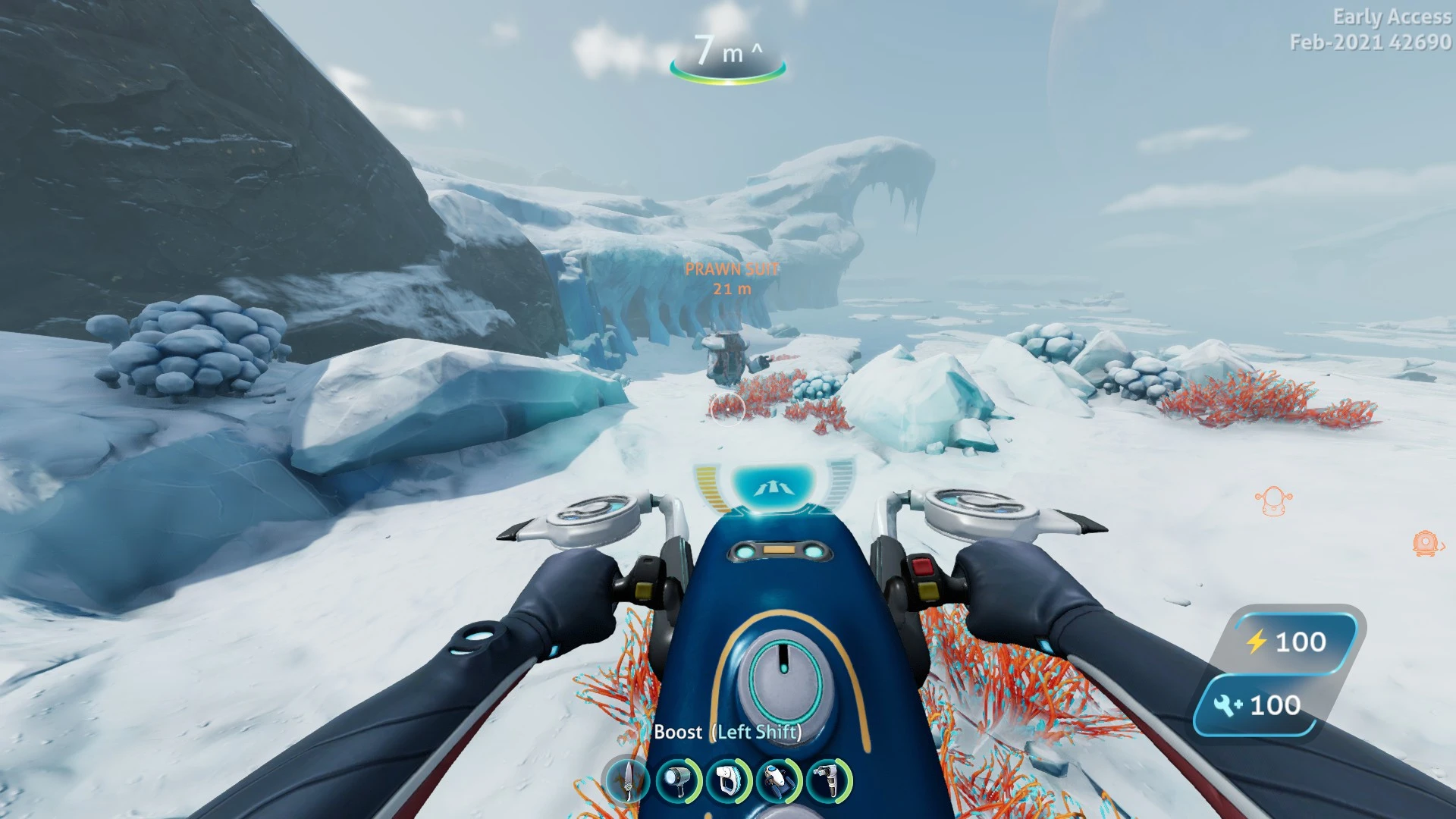Select the orange pod beacon icon with arrow
Screen dimensions: 1456x819
pyautogui.click(x=1426, y=544)
